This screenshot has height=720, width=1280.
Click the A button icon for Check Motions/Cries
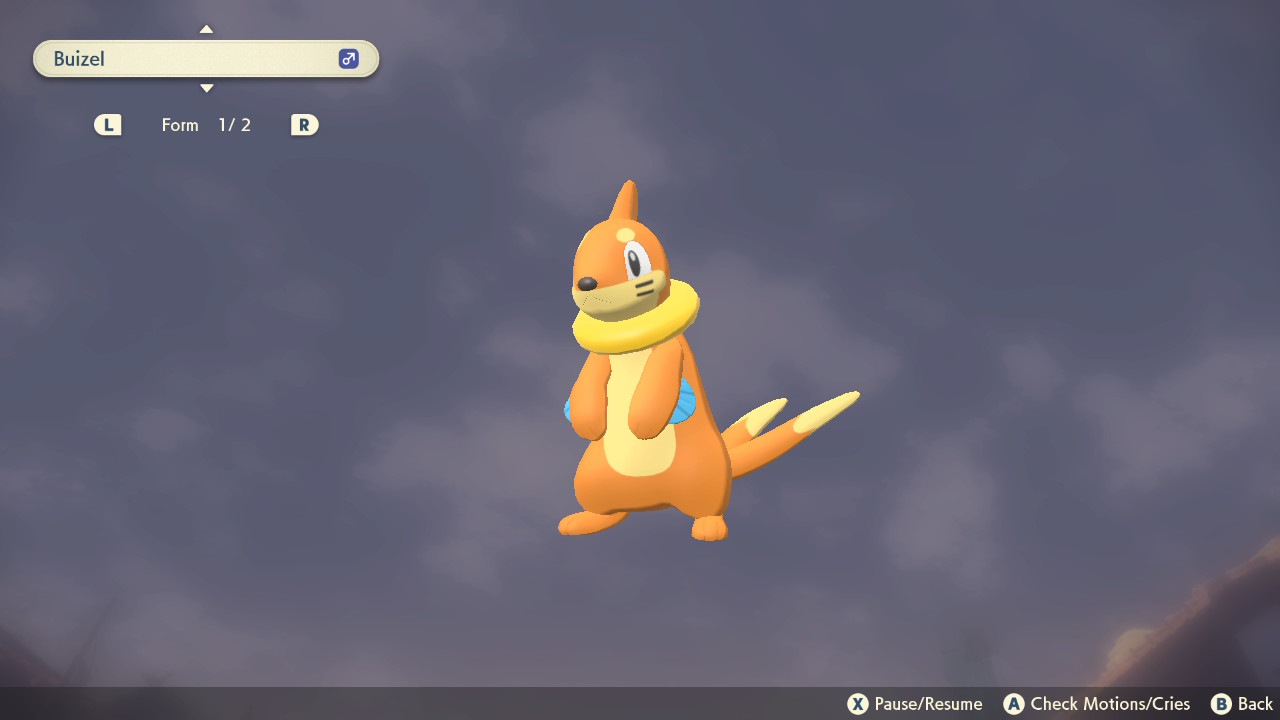pos(1014,703)
